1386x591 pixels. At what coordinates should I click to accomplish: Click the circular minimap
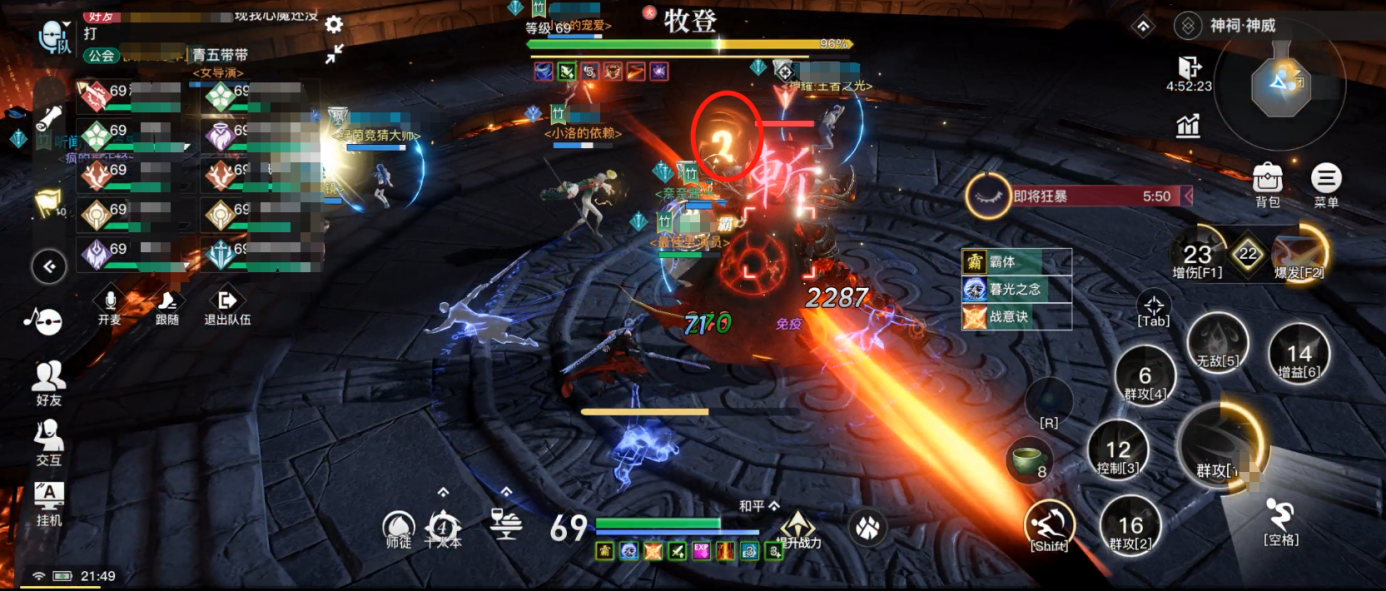[1279, 82]
